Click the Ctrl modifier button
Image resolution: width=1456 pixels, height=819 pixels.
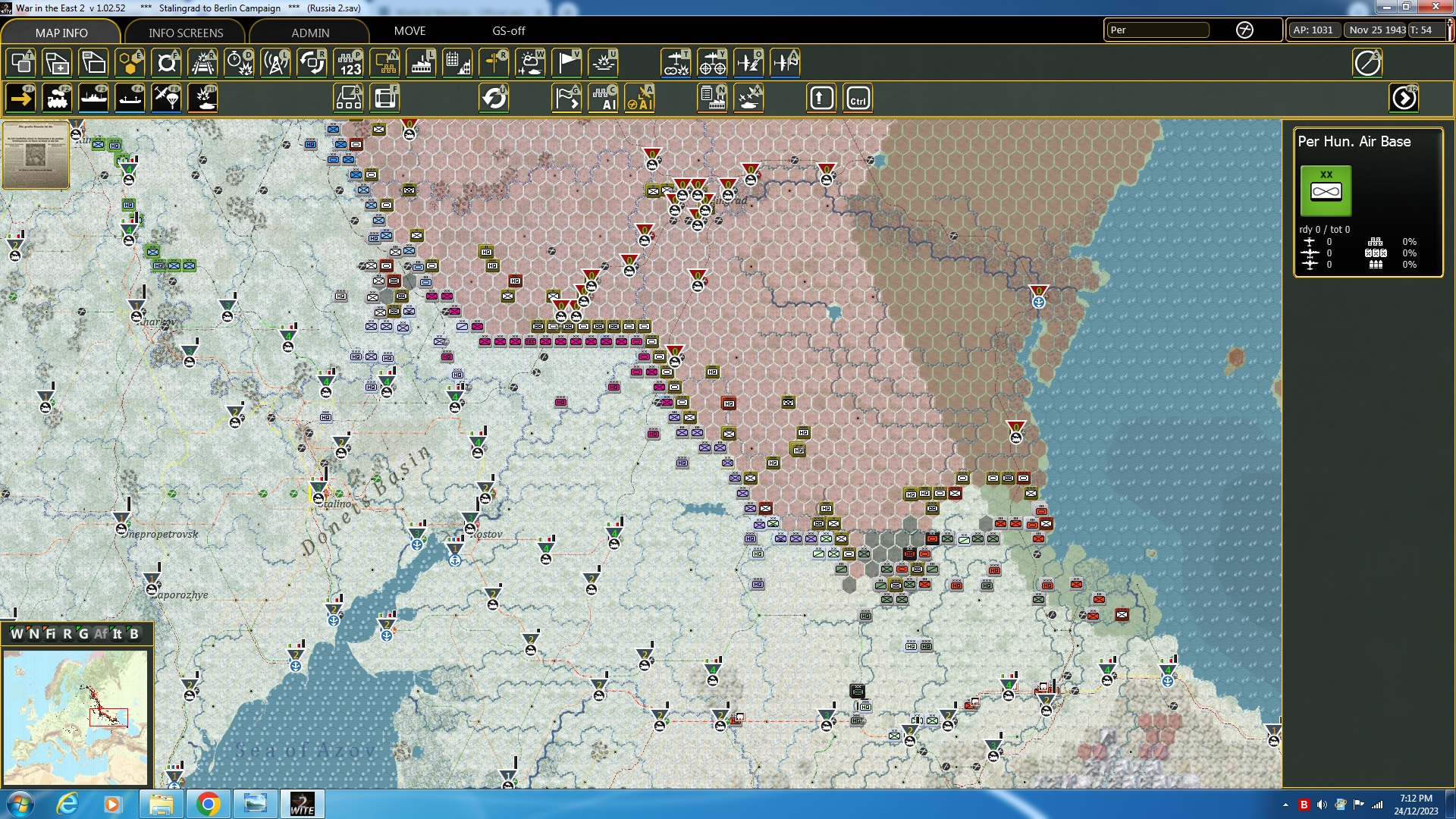click(x=858, y=98)
